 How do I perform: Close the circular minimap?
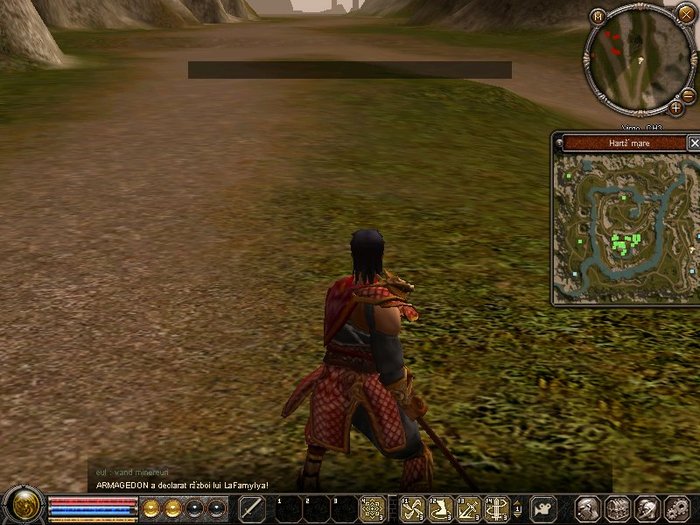(x=686, y=15)
